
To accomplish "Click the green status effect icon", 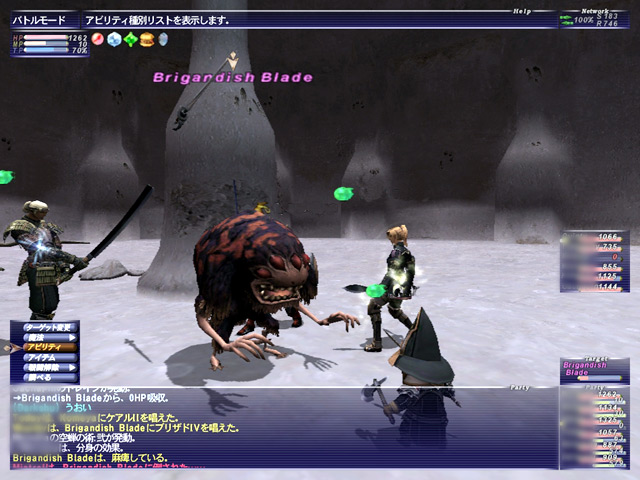I will [130, 40].
